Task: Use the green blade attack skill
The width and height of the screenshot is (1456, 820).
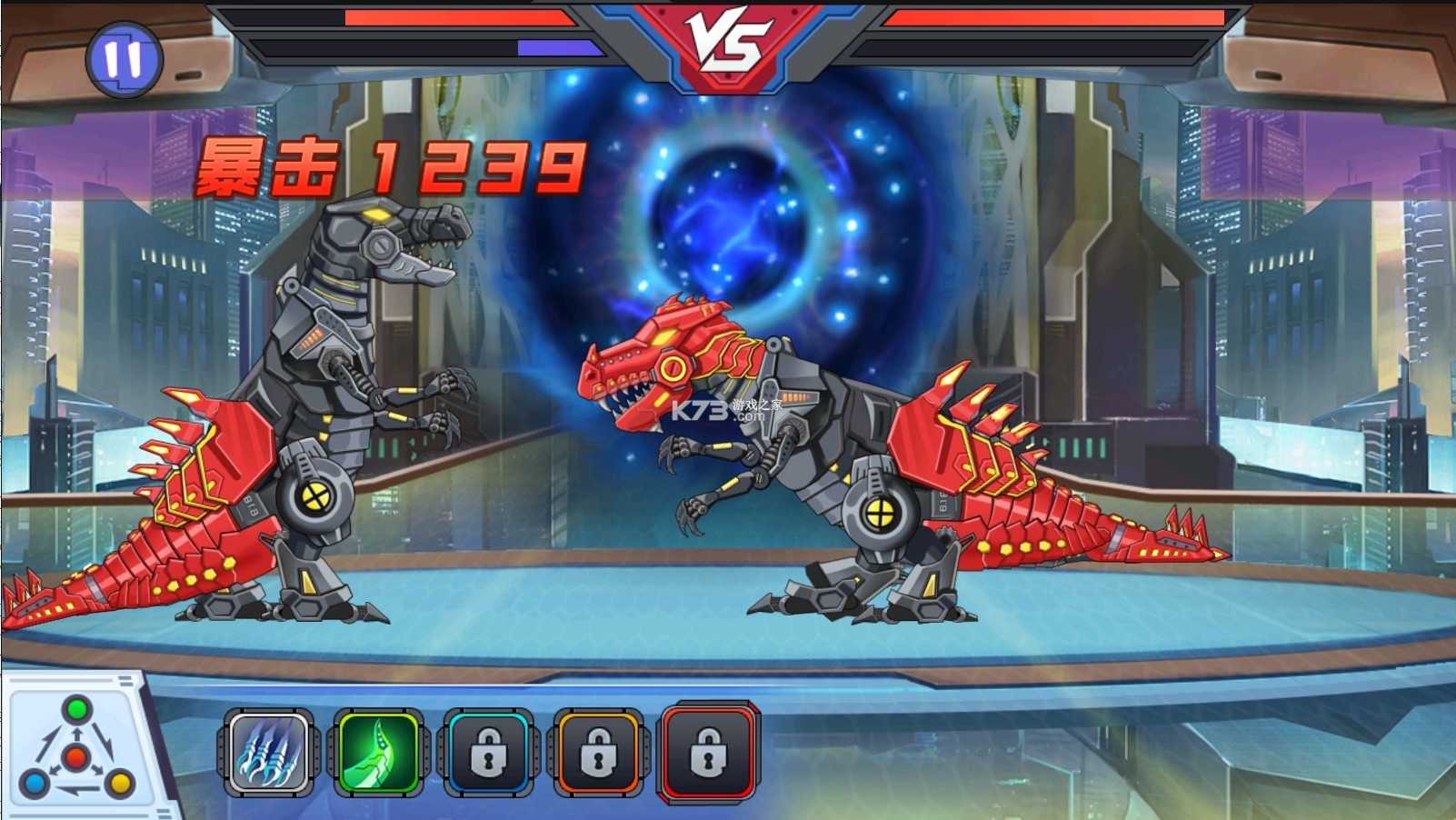Action: [377, 753]
